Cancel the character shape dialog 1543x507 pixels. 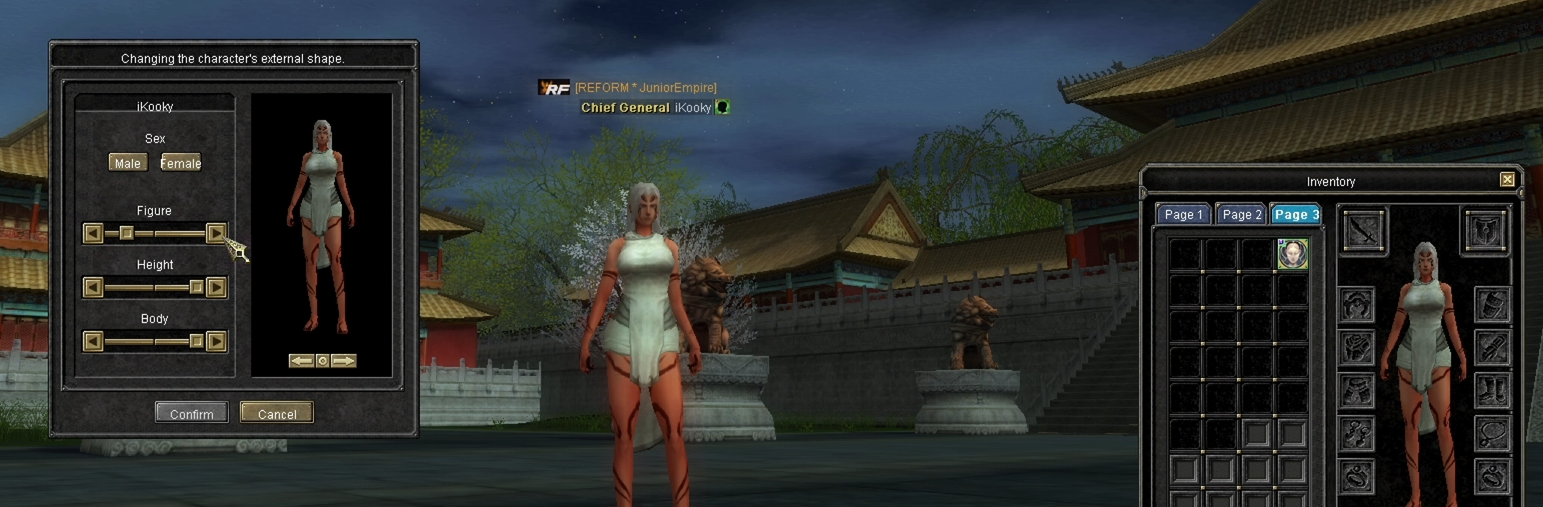[x=277, y=413]
